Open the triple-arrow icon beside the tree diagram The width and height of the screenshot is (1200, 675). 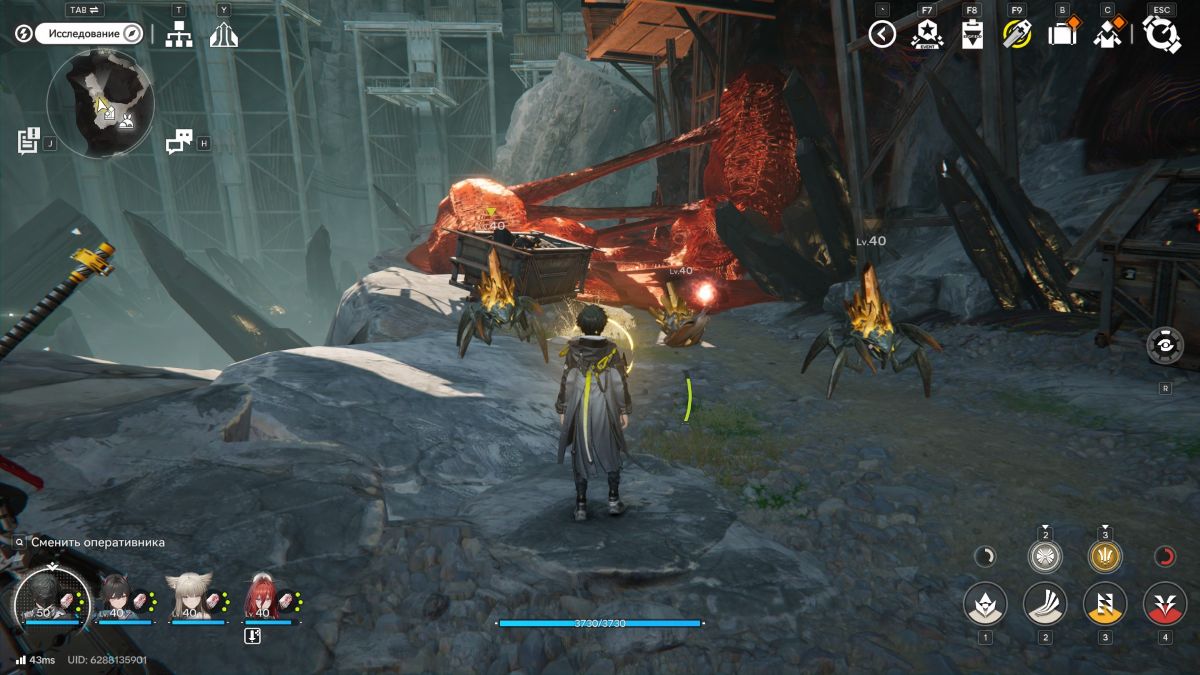(224, 35)
